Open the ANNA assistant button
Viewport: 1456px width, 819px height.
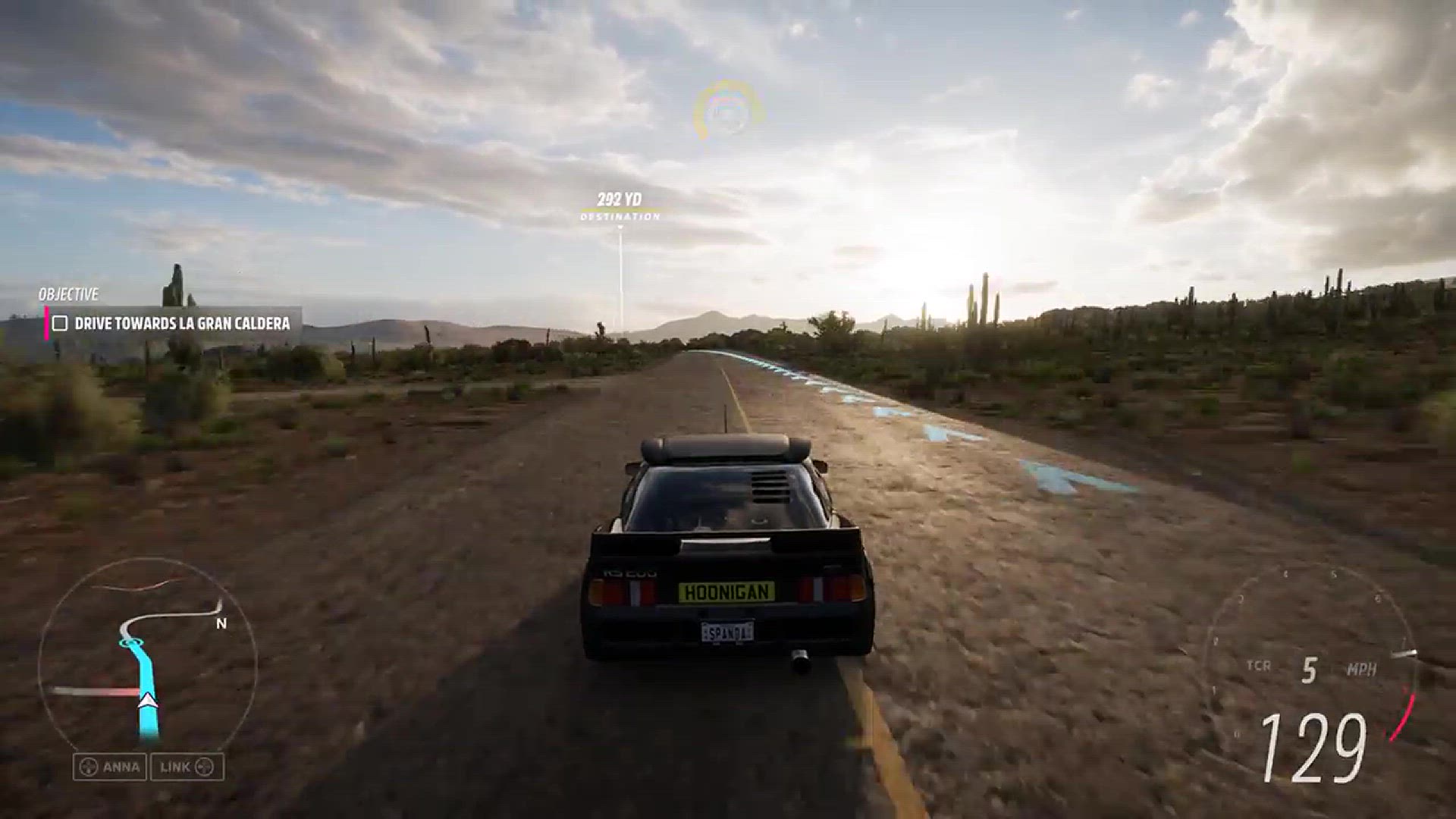(111, 767)
